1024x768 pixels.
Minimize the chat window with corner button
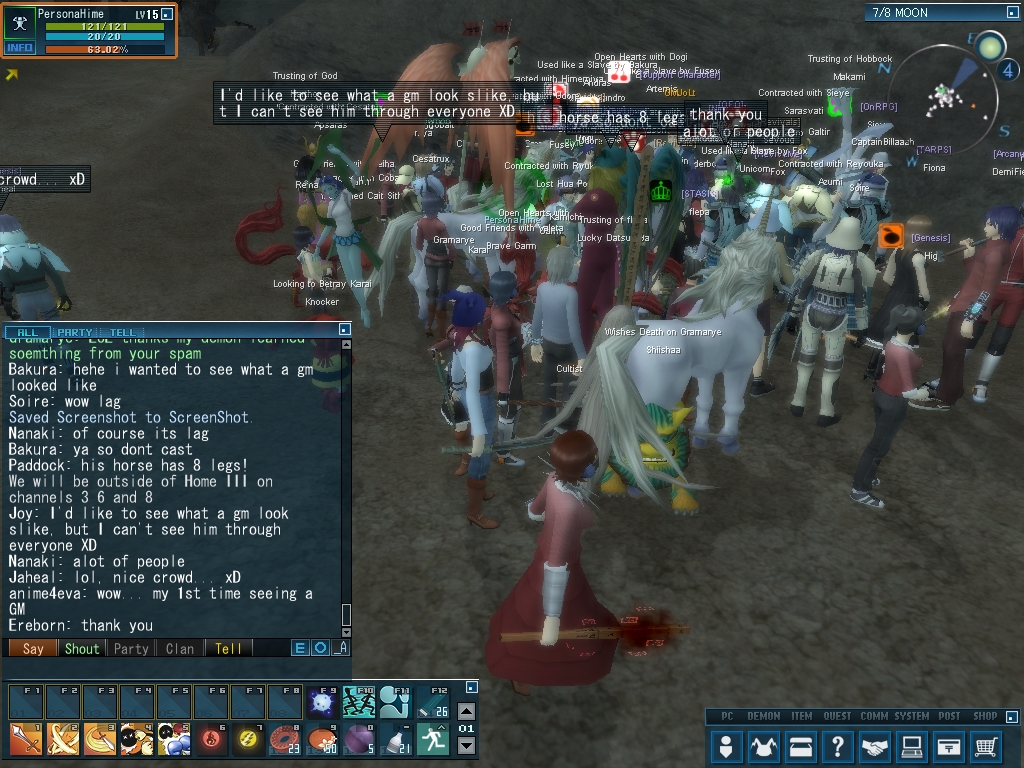click(x=345, y=329)
